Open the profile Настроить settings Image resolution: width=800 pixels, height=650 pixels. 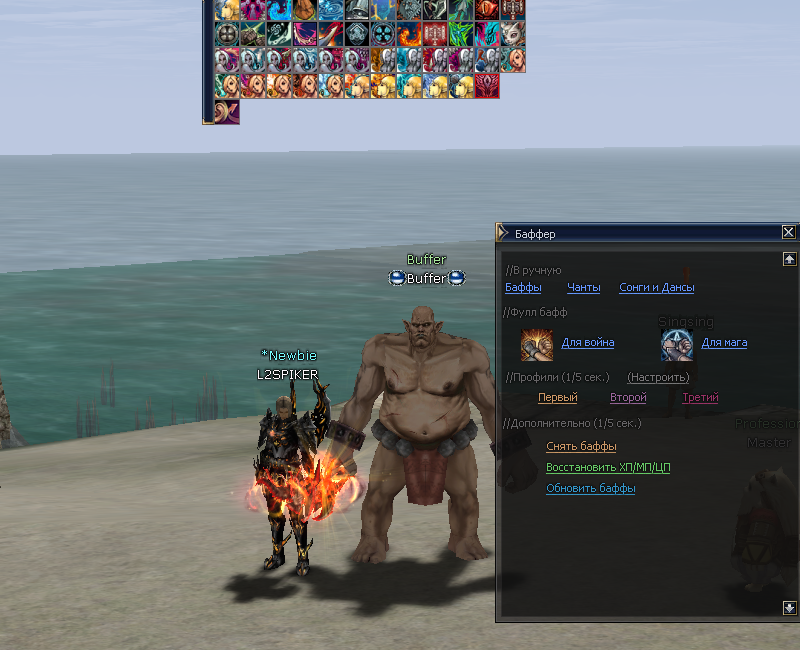(x=658, y=377)
